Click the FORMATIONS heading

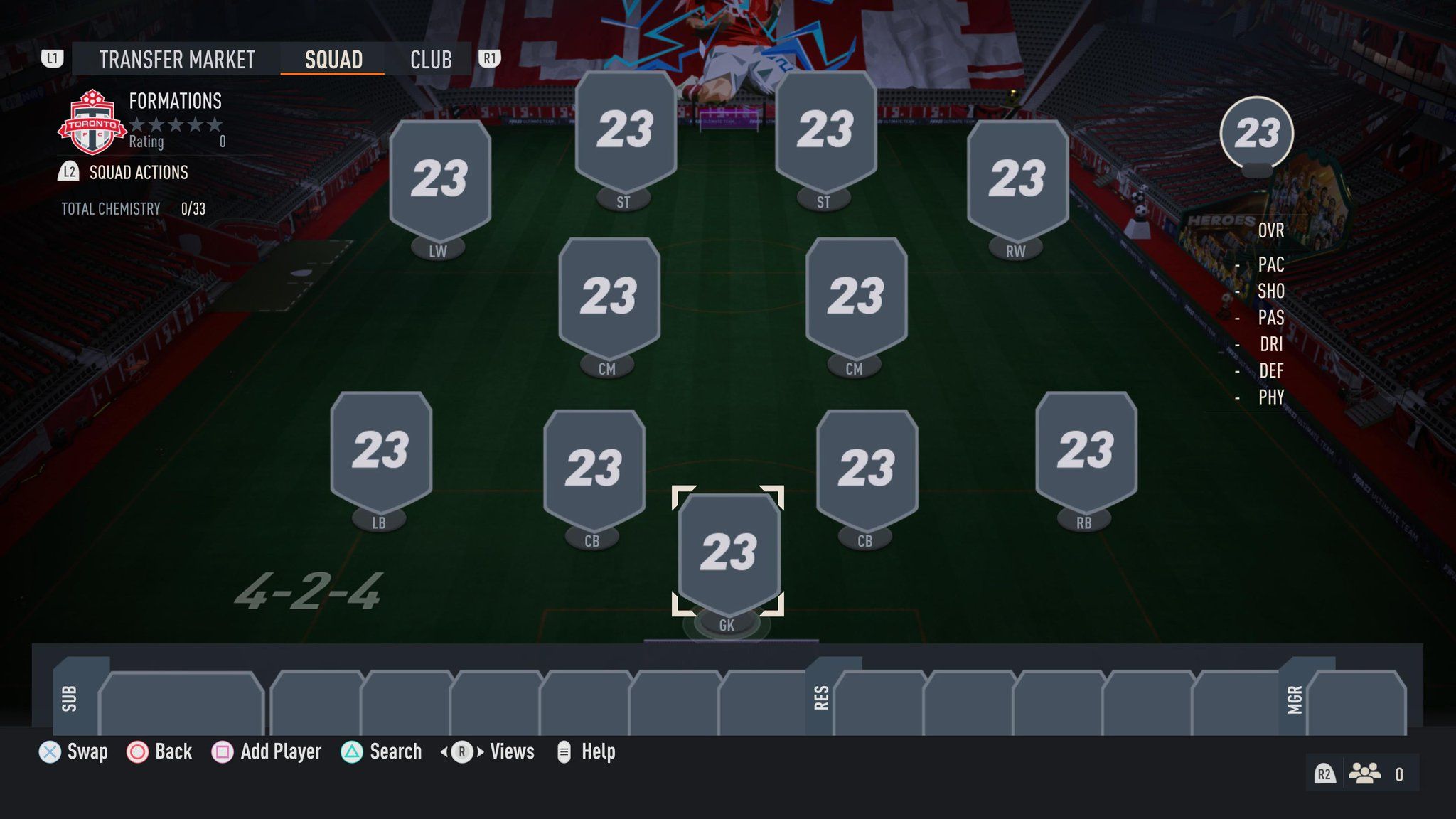[175, 101]
